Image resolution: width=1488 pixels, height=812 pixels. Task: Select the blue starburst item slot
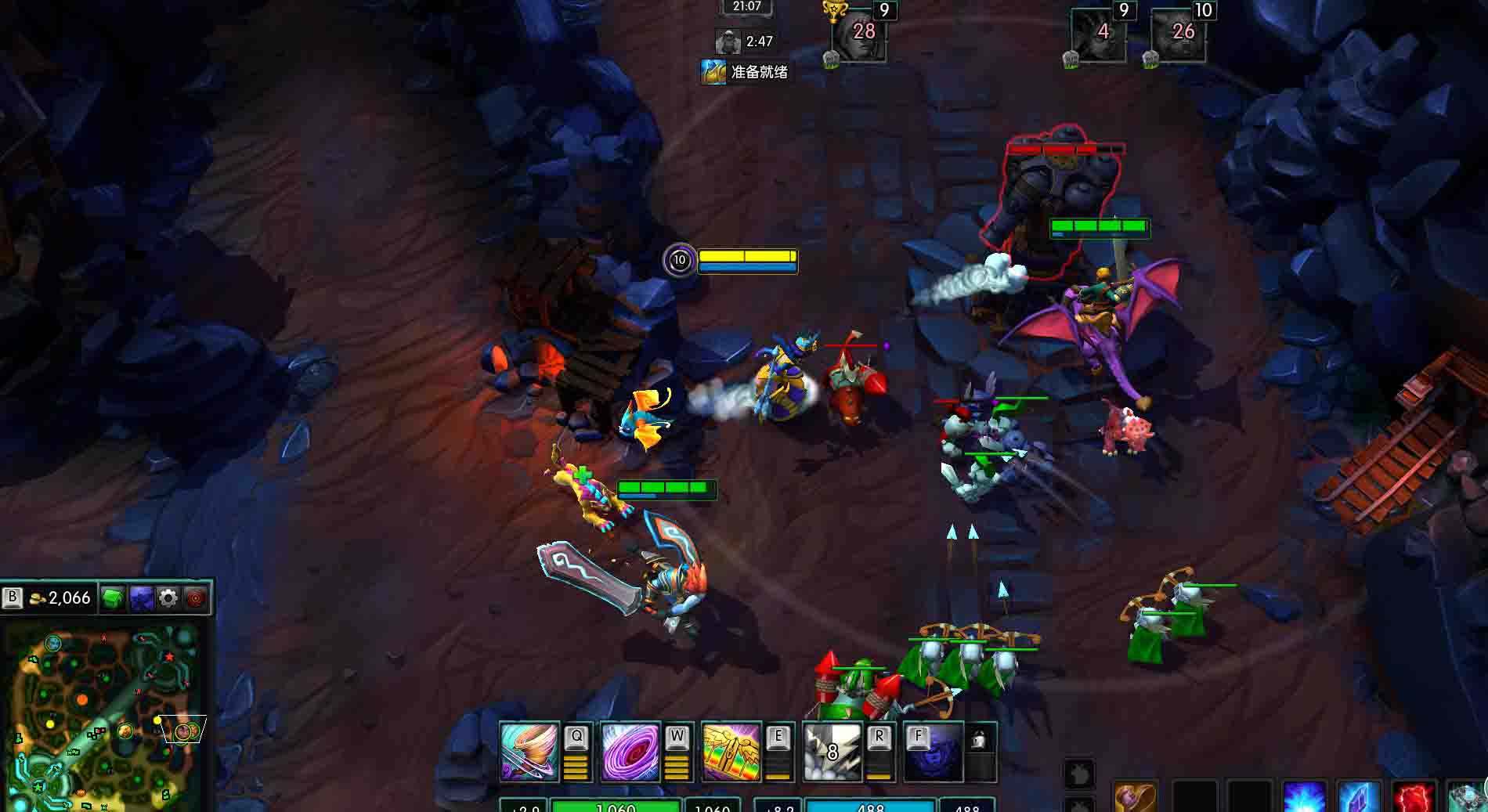tap(1304, 797)
